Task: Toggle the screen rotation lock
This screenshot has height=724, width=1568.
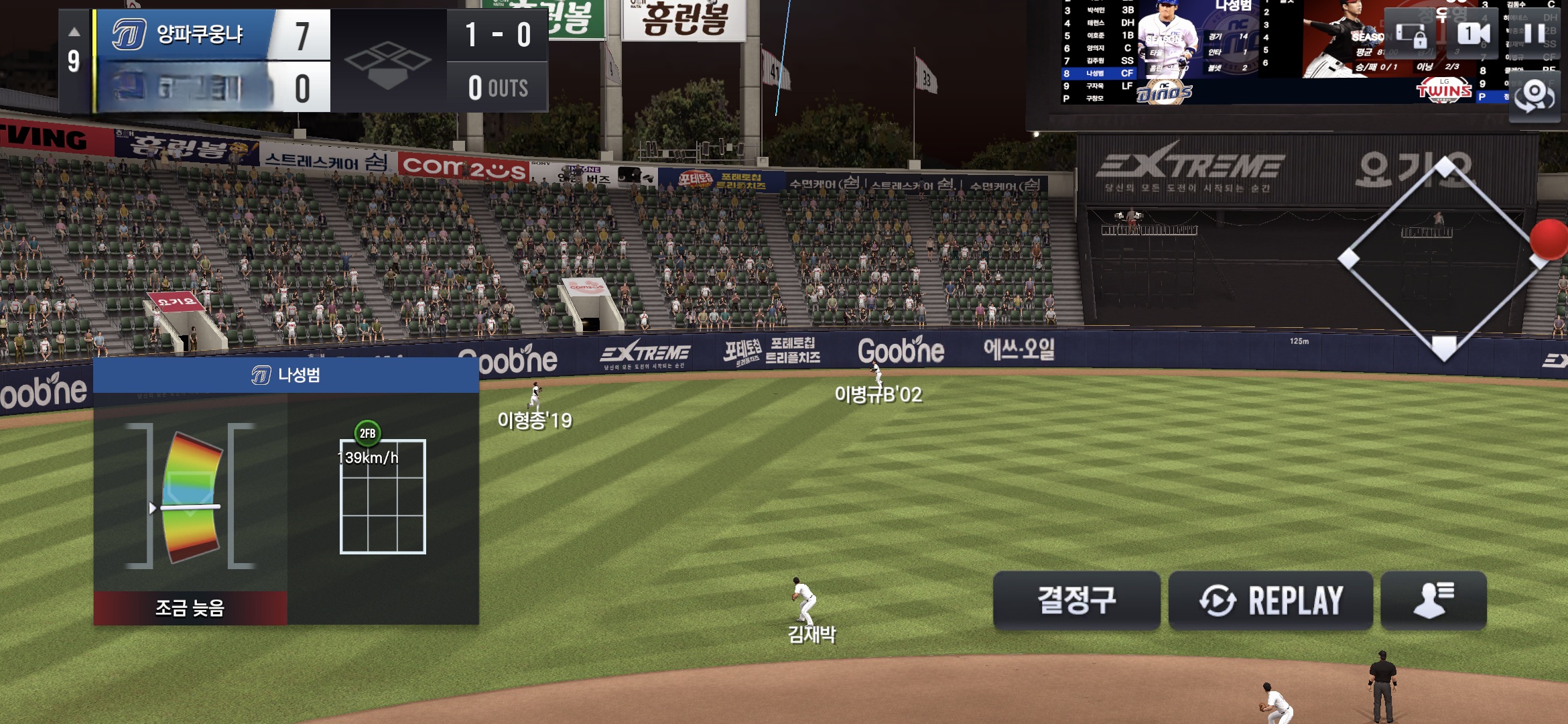Action: [x=1411, y=34]
